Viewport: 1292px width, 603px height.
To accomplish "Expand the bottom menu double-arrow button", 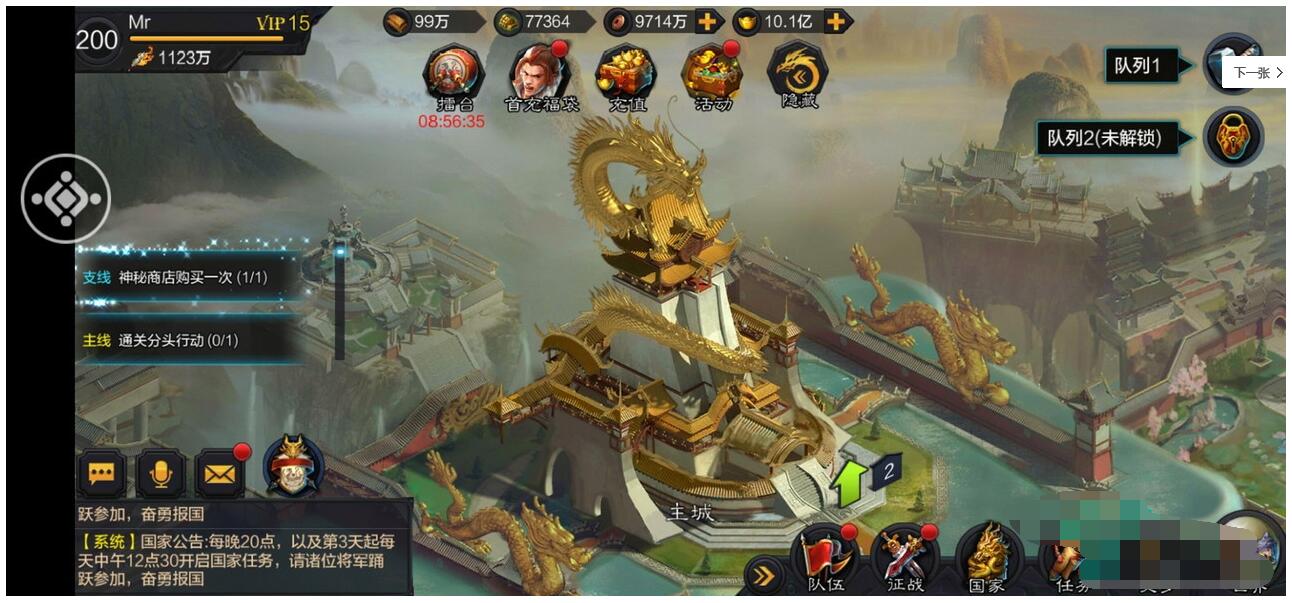I will [x=765, y=575].
